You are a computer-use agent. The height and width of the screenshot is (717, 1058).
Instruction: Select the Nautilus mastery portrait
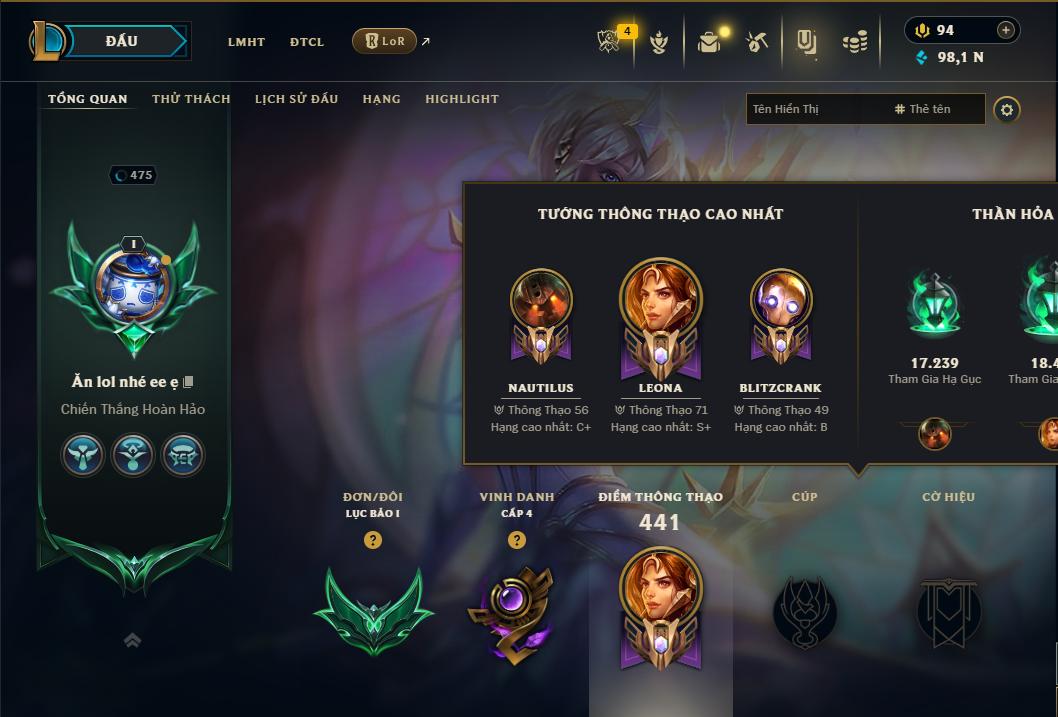click(541, 301)
